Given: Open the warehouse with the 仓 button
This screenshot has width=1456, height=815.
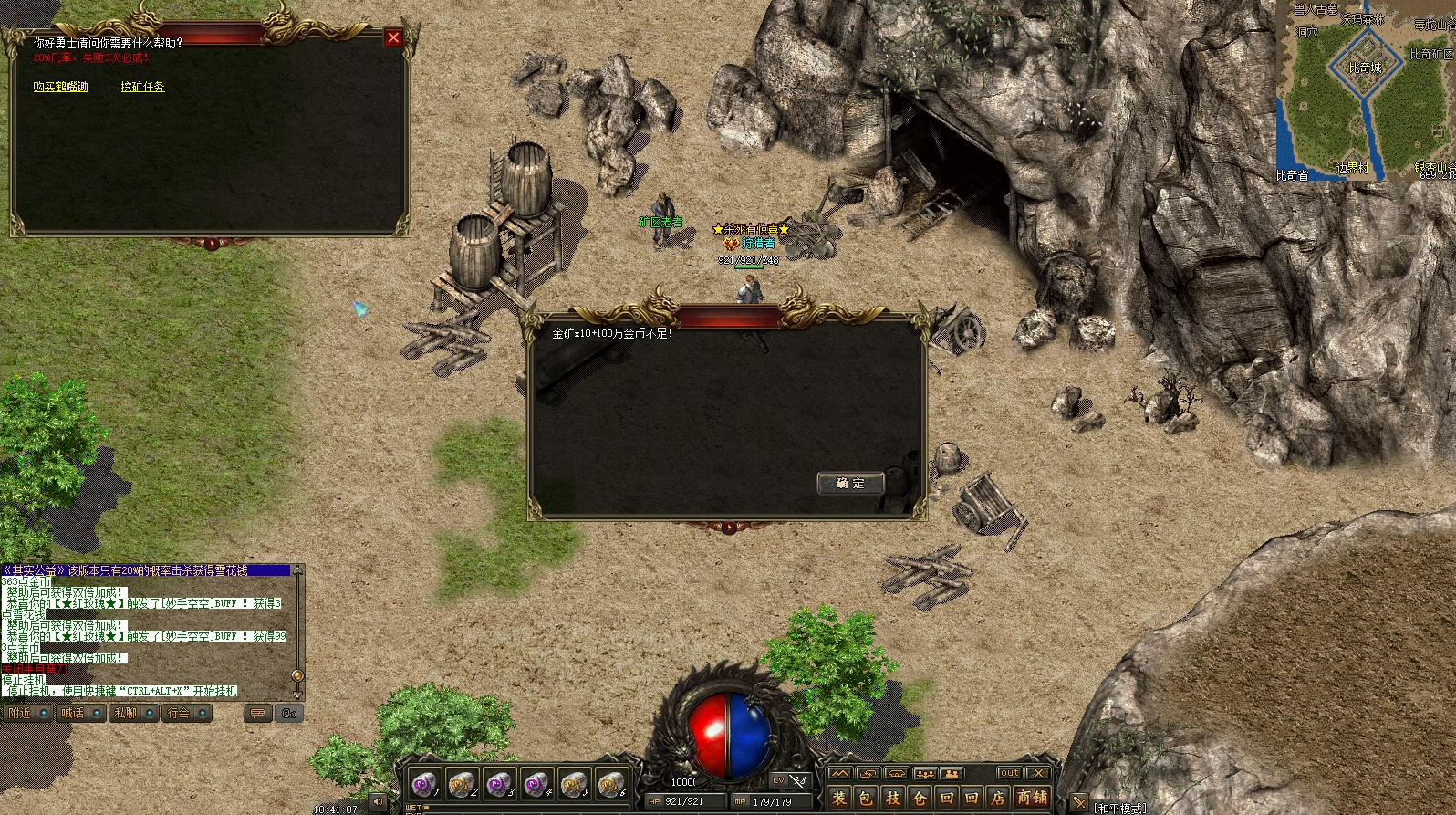Looking at the screenshot, I should coord(920,798).
